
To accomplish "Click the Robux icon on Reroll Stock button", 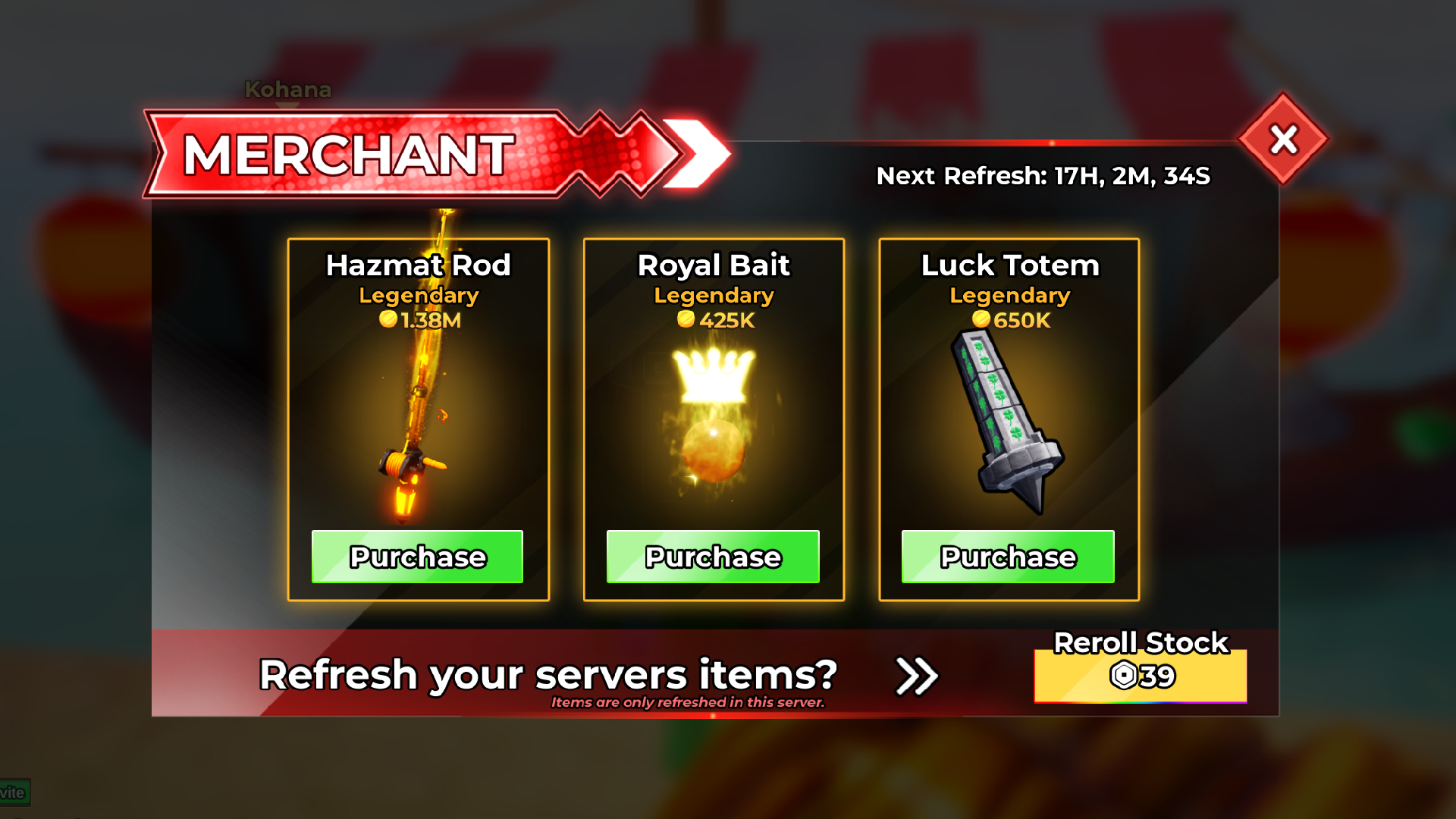I will 1125,675.
